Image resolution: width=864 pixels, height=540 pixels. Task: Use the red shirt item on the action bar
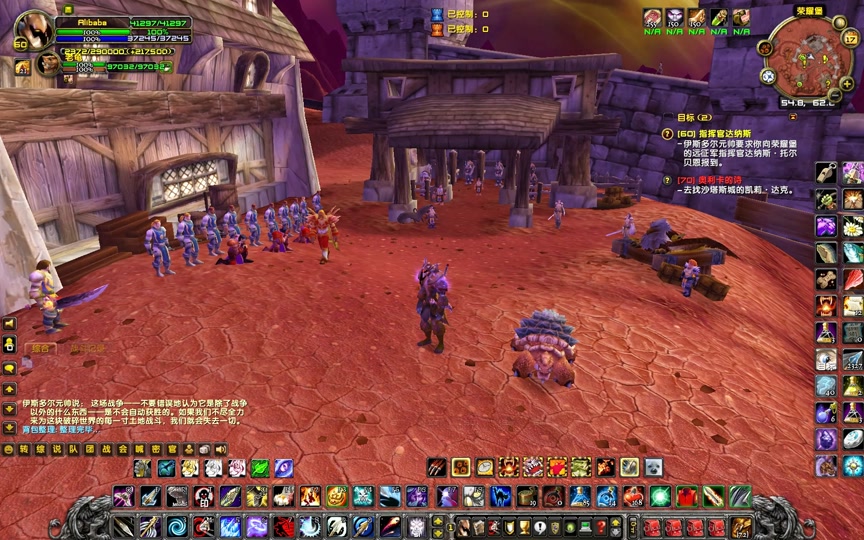point(686,496)
